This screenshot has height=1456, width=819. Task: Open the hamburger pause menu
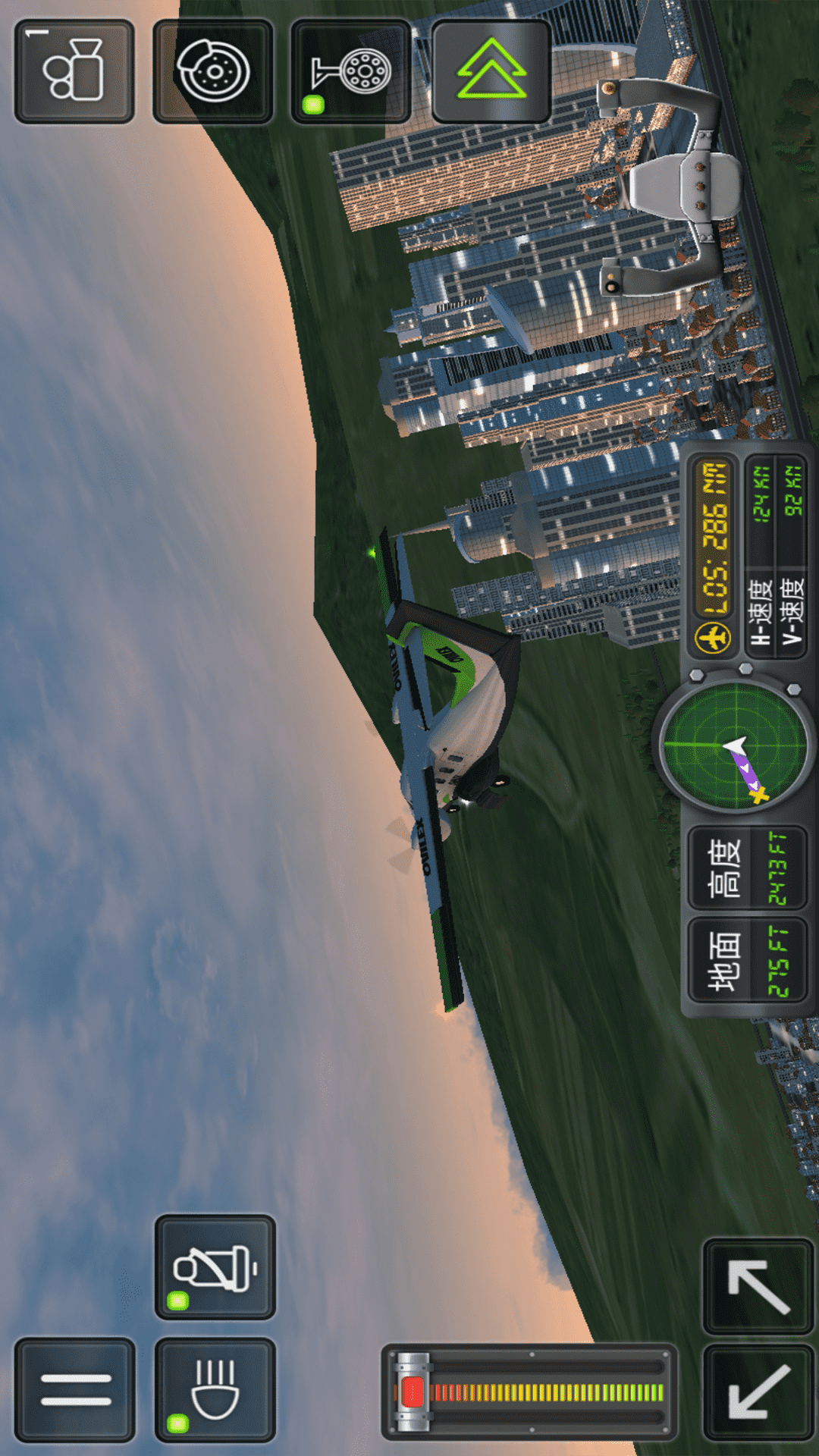click(x=75, y=1389)
